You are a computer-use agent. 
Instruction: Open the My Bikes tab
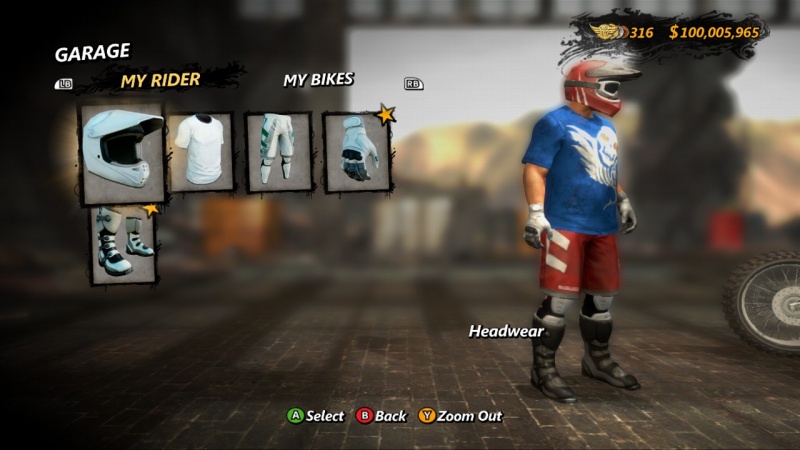pyautogui.click(x=318, y=80)
